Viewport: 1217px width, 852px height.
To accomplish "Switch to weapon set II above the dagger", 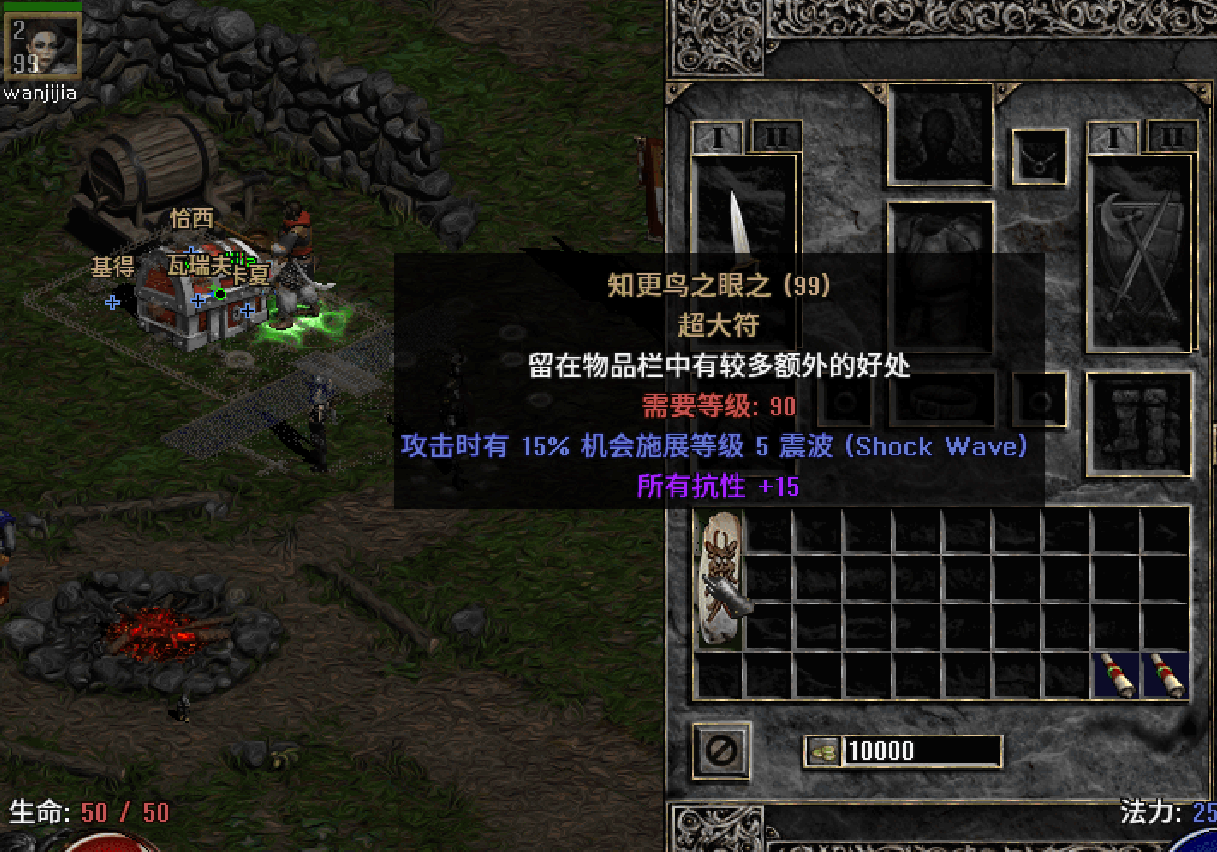I will (x=776, y=137).
